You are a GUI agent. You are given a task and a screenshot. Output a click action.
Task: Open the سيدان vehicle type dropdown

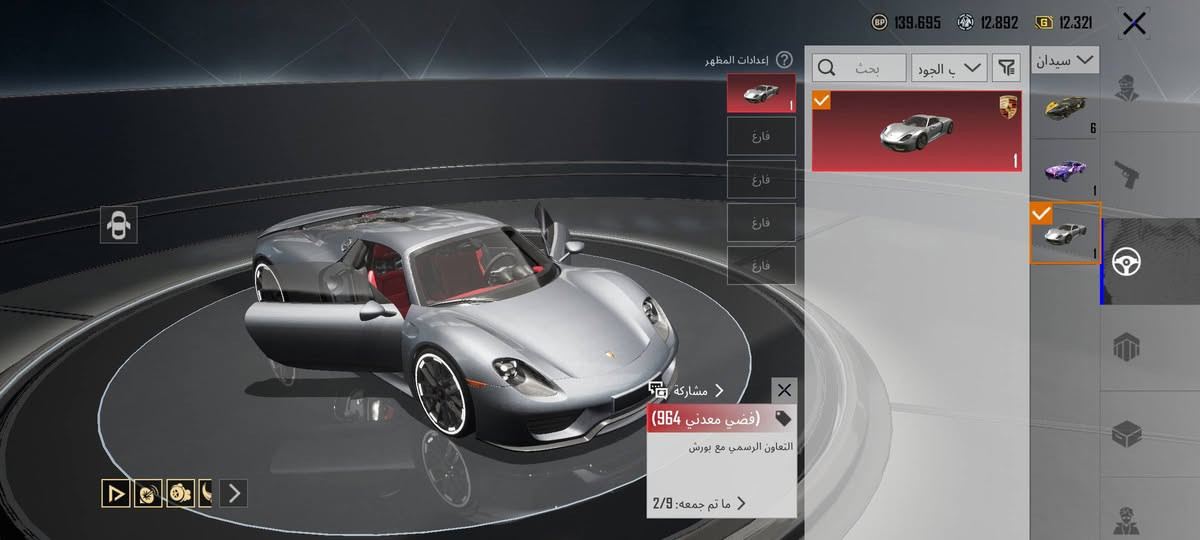point(1066,61)
